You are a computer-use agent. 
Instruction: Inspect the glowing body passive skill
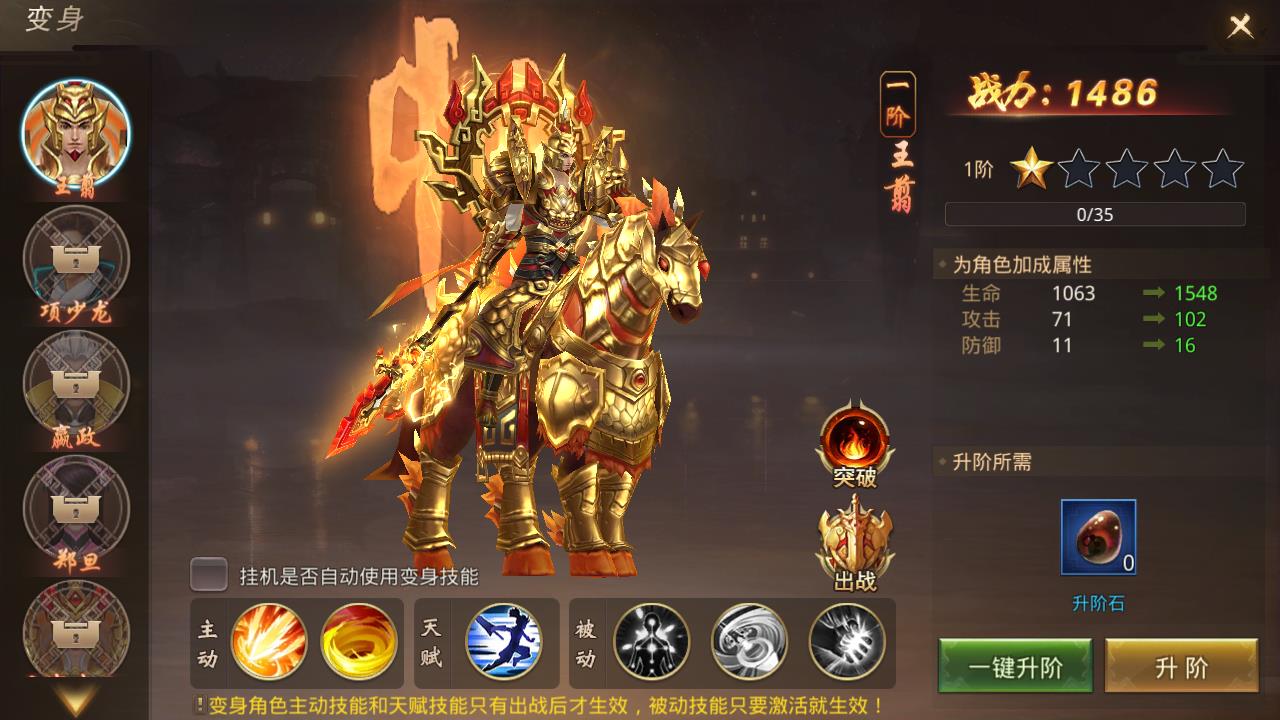(651, 641)
